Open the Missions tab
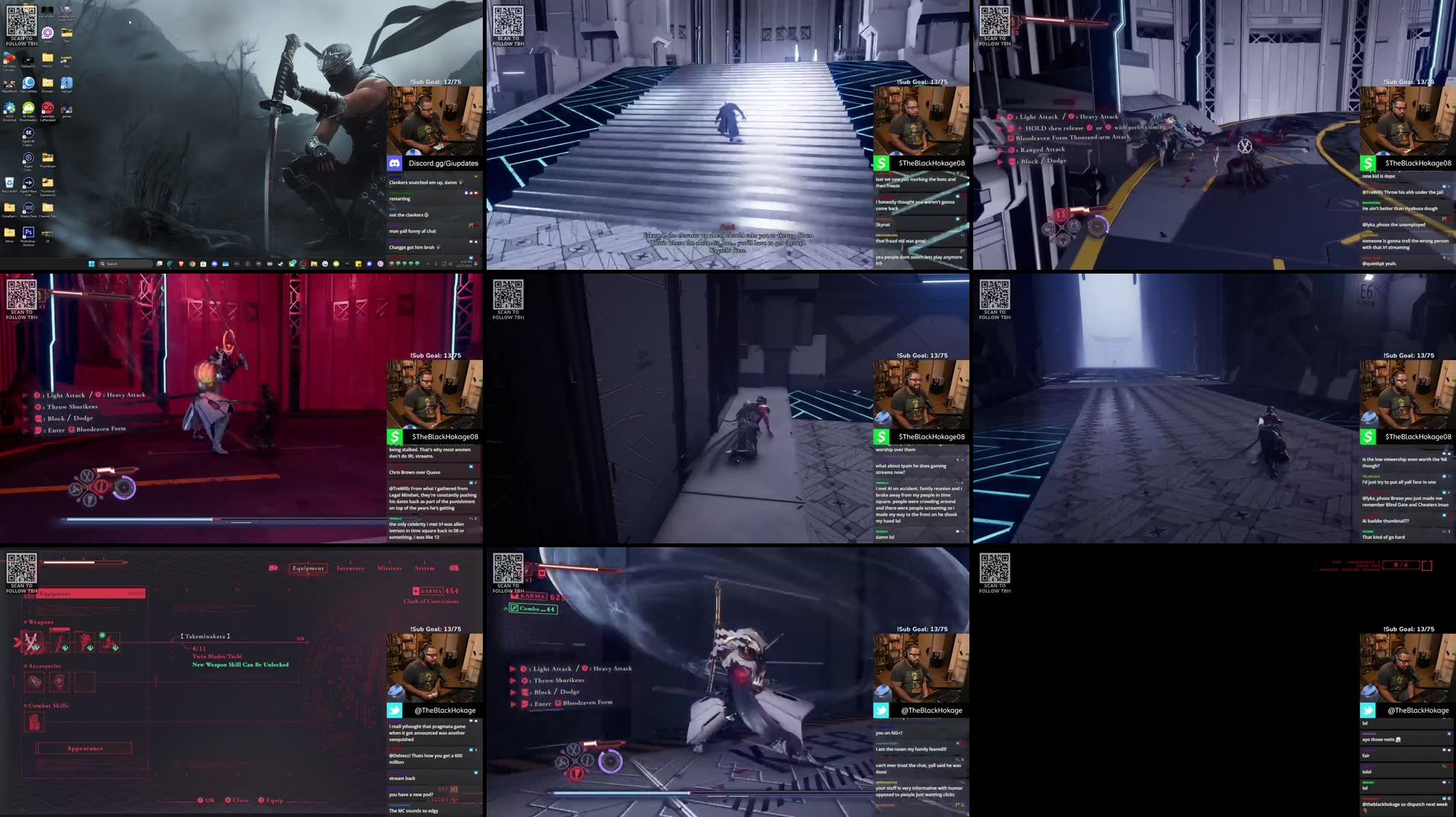Screen dimensions: 1456x817 (x=390, y=568)
